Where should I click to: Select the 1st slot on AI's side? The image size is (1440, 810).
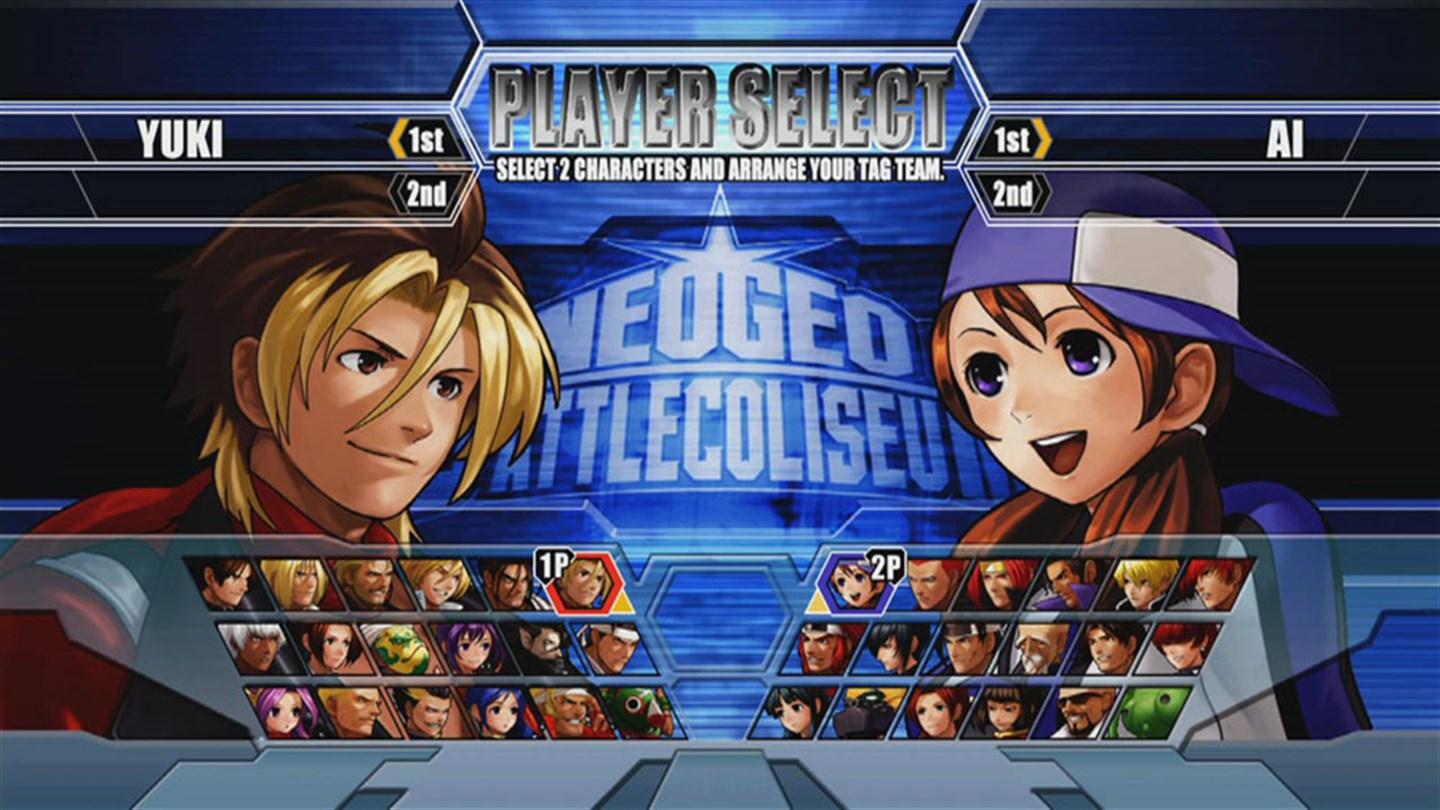pyautogui.click(x=1012, y=140)
